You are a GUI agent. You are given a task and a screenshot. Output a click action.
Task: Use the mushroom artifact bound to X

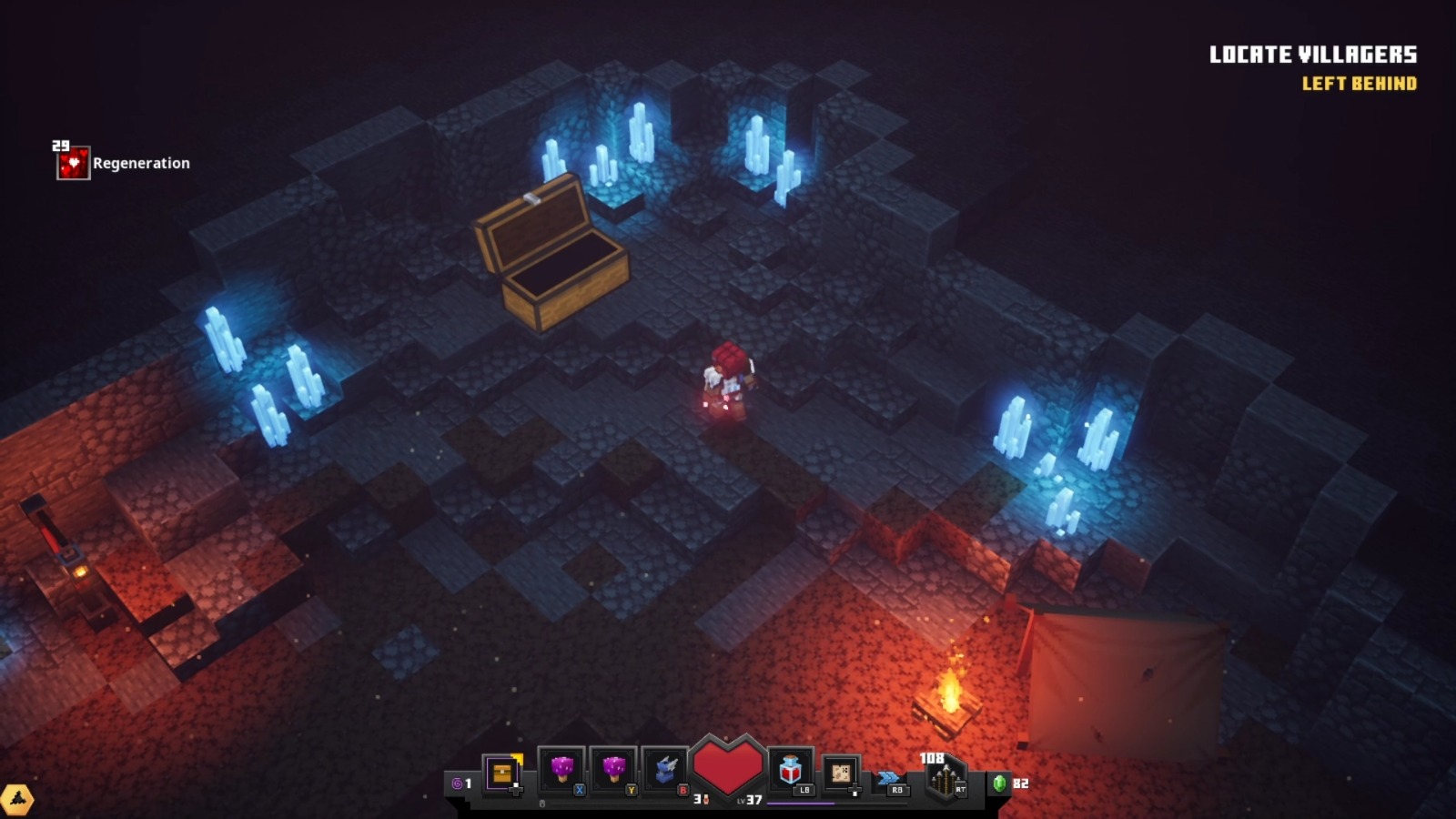click(x=561, y=771)
